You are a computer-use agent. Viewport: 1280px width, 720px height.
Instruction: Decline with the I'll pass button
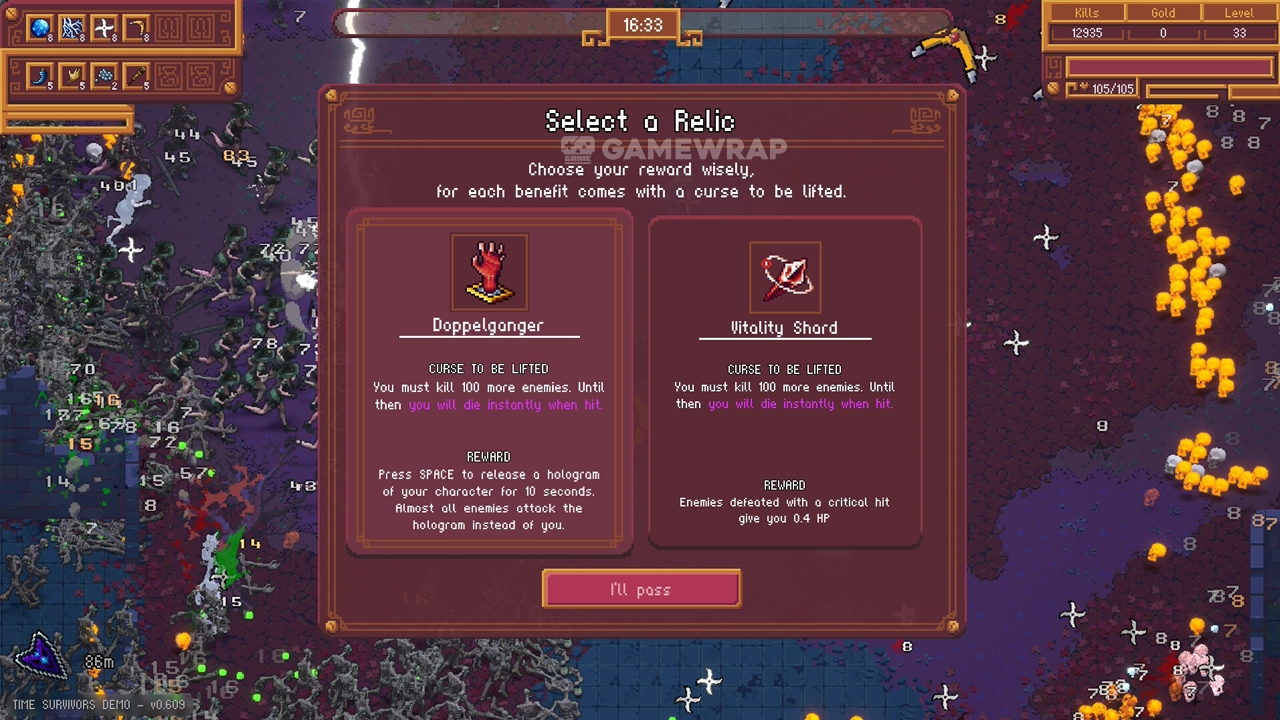(641, 589)
